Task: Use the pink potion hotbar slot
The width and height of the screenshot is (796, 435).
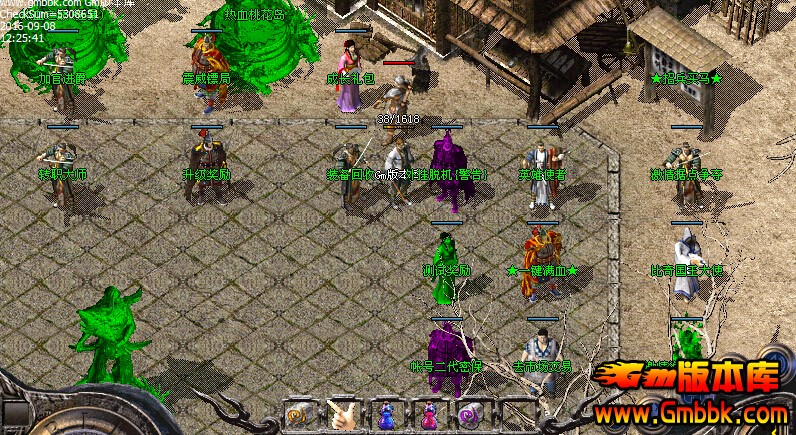Action: click(428, 414)
